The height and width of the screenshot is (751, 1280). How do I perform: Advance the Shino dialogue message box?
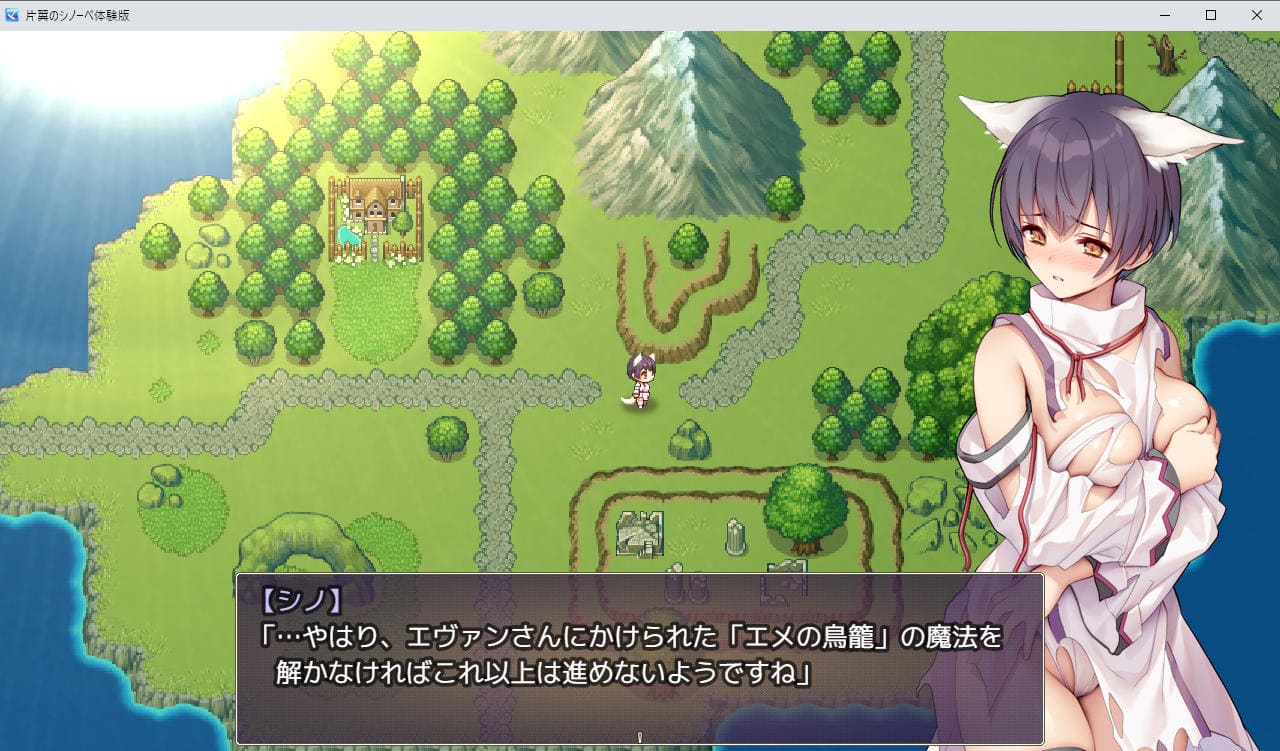pyautogui.click(x=639, y=658)
